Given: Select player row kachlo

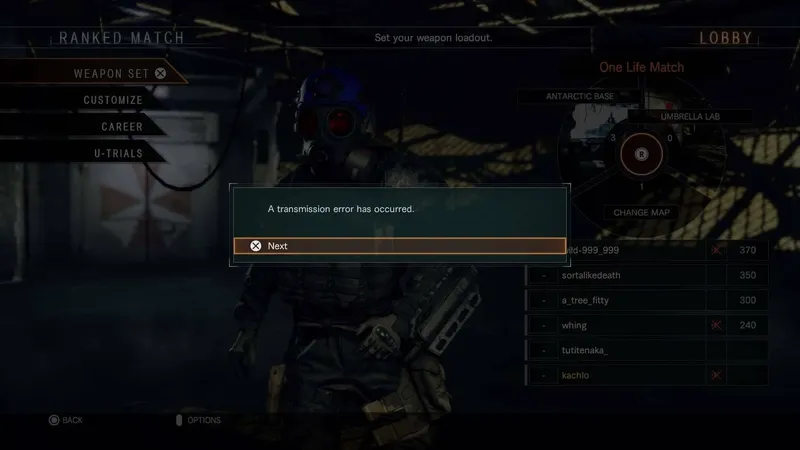Looking at the screenshot, I should coord(647,376).
